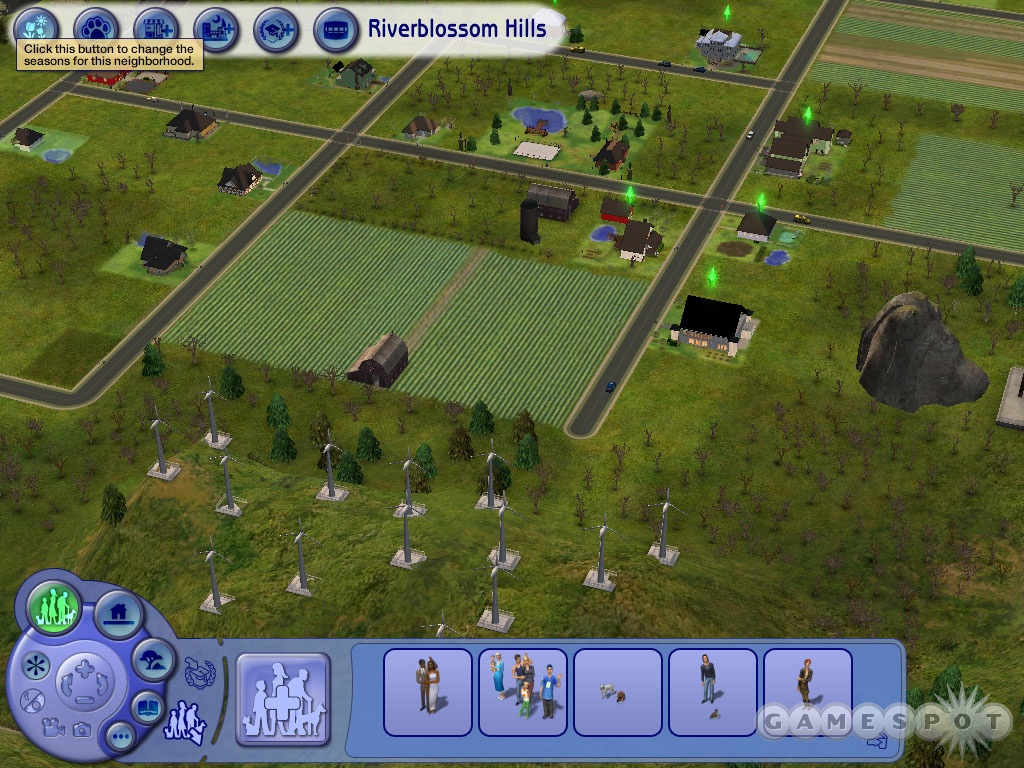Click the paw print pets button

click(x=97, y=28)
